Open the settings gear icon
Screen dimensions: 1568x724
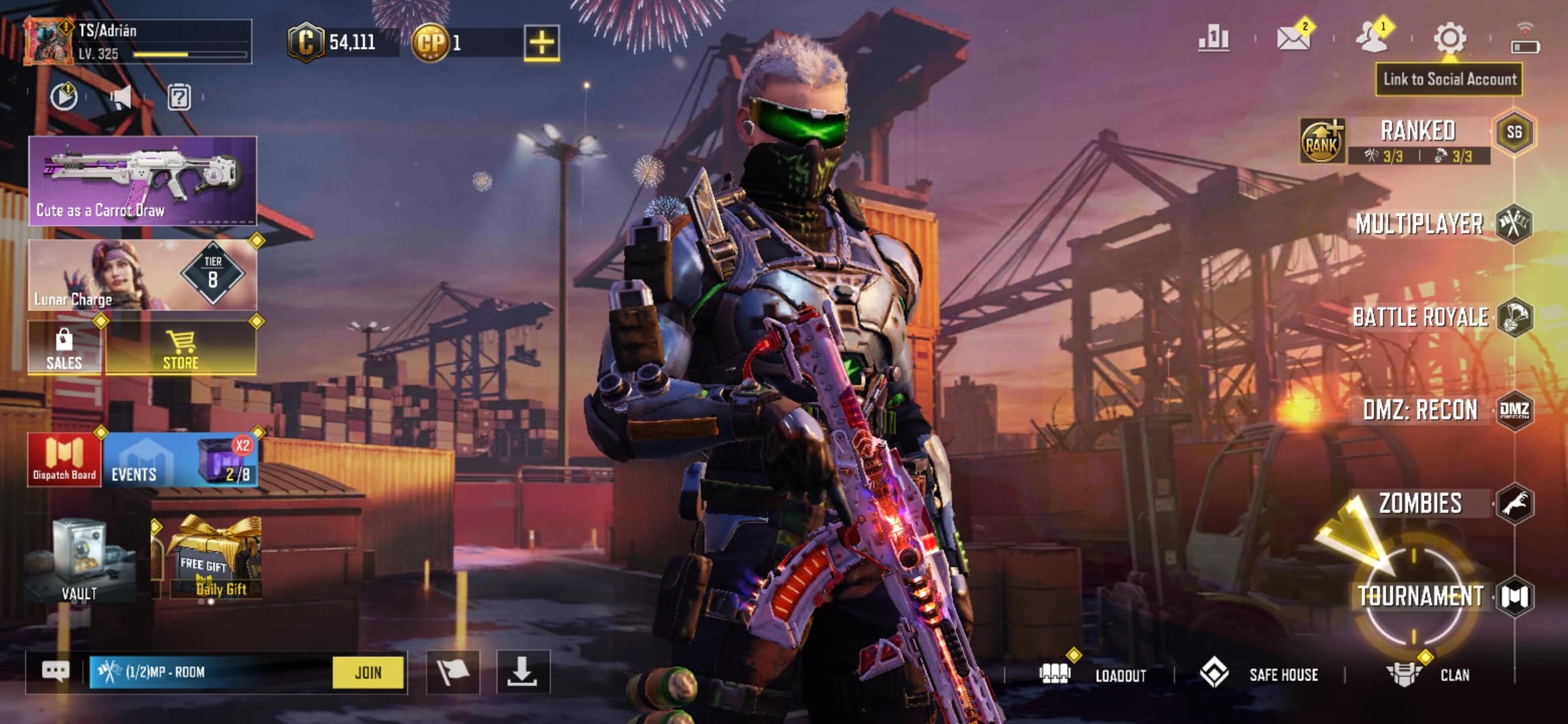point(1449,38)
